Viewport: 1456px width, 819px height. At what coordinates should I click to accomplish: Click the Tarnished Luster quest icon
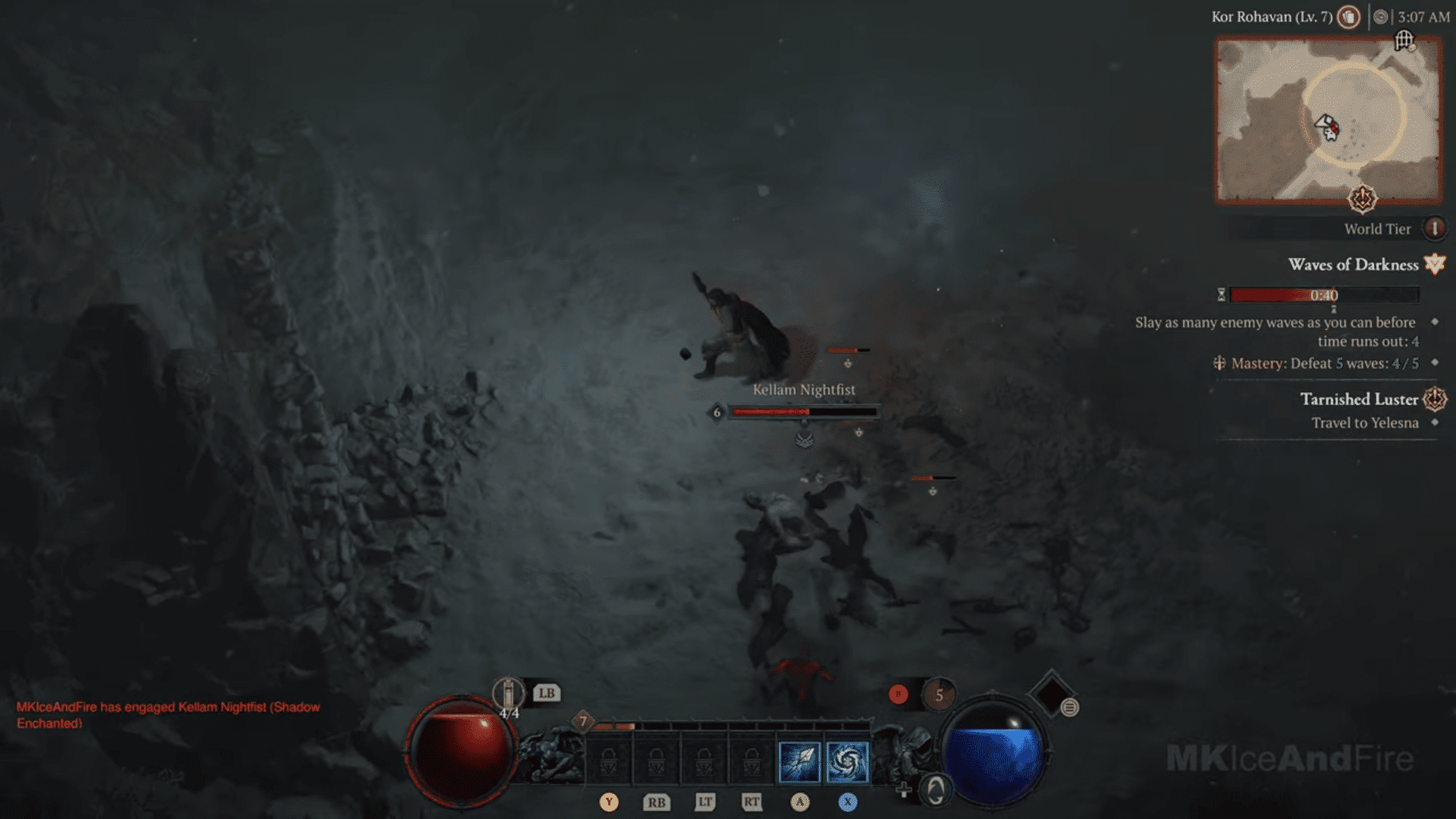[x=1433, y=400]
